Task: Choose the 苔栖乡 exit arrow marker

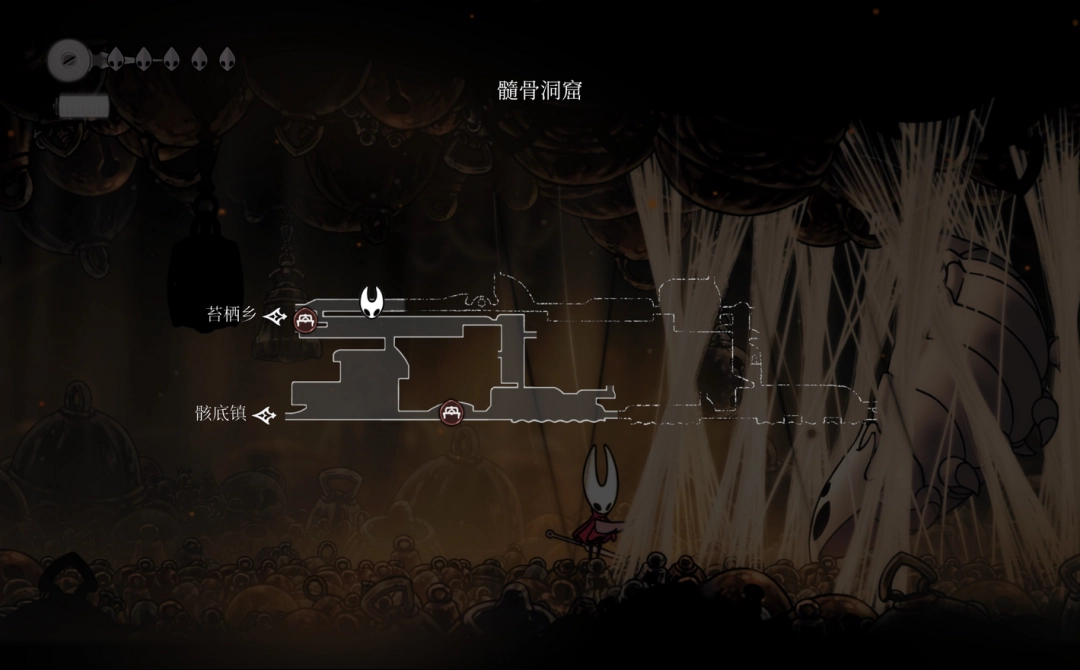Action: pos(276,316)
